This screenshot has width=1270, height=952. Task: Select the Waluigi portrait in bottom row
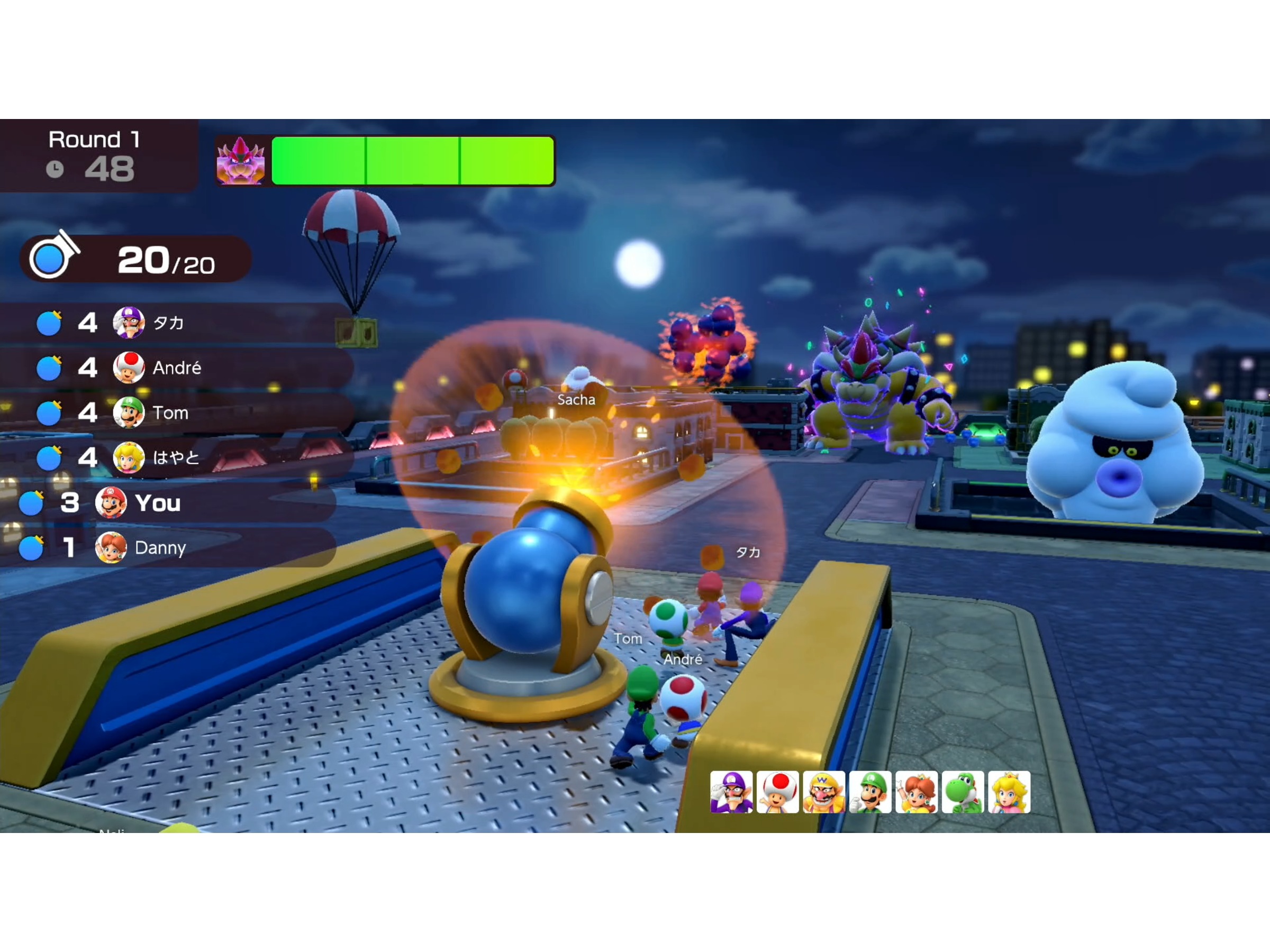pyautogui.click(x=732, y=793)
